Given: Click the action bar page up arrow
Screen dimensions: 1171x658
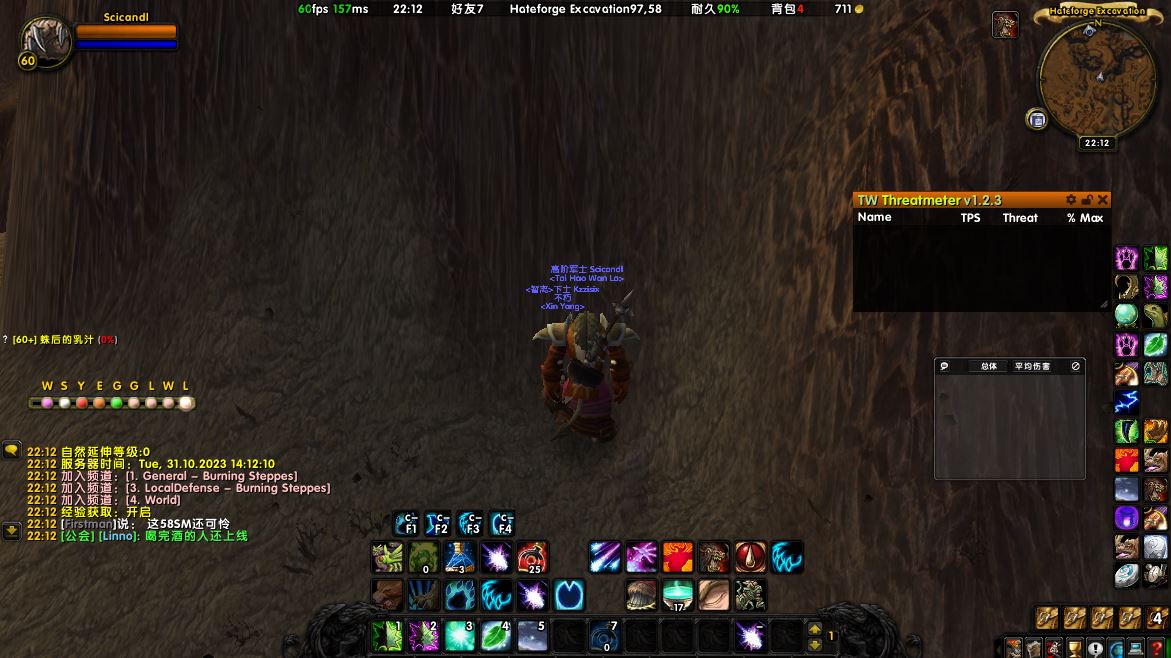Looking at the screenshot, I should point(814,629).
